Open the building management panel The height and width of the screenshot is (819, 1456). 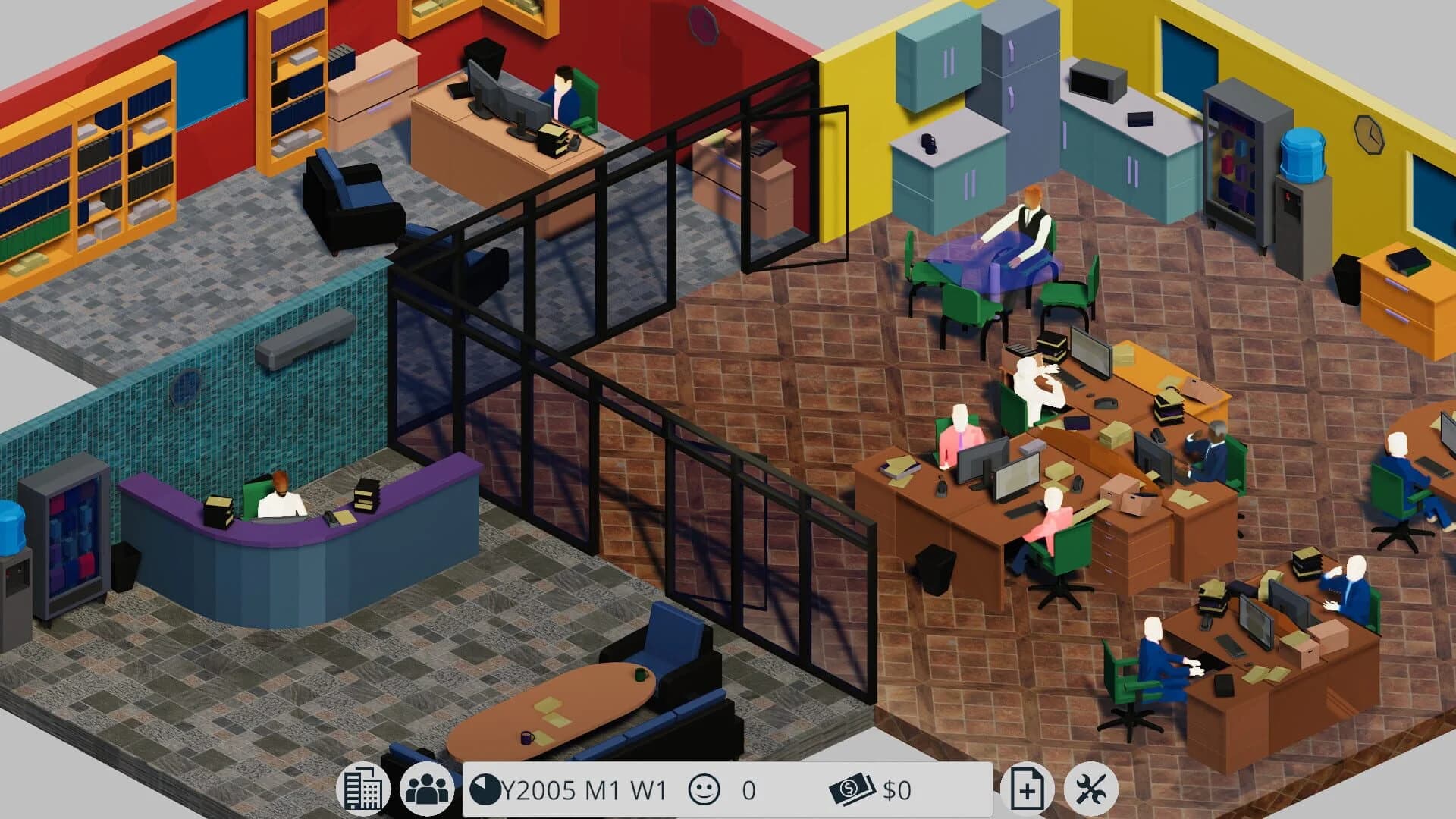365,789
